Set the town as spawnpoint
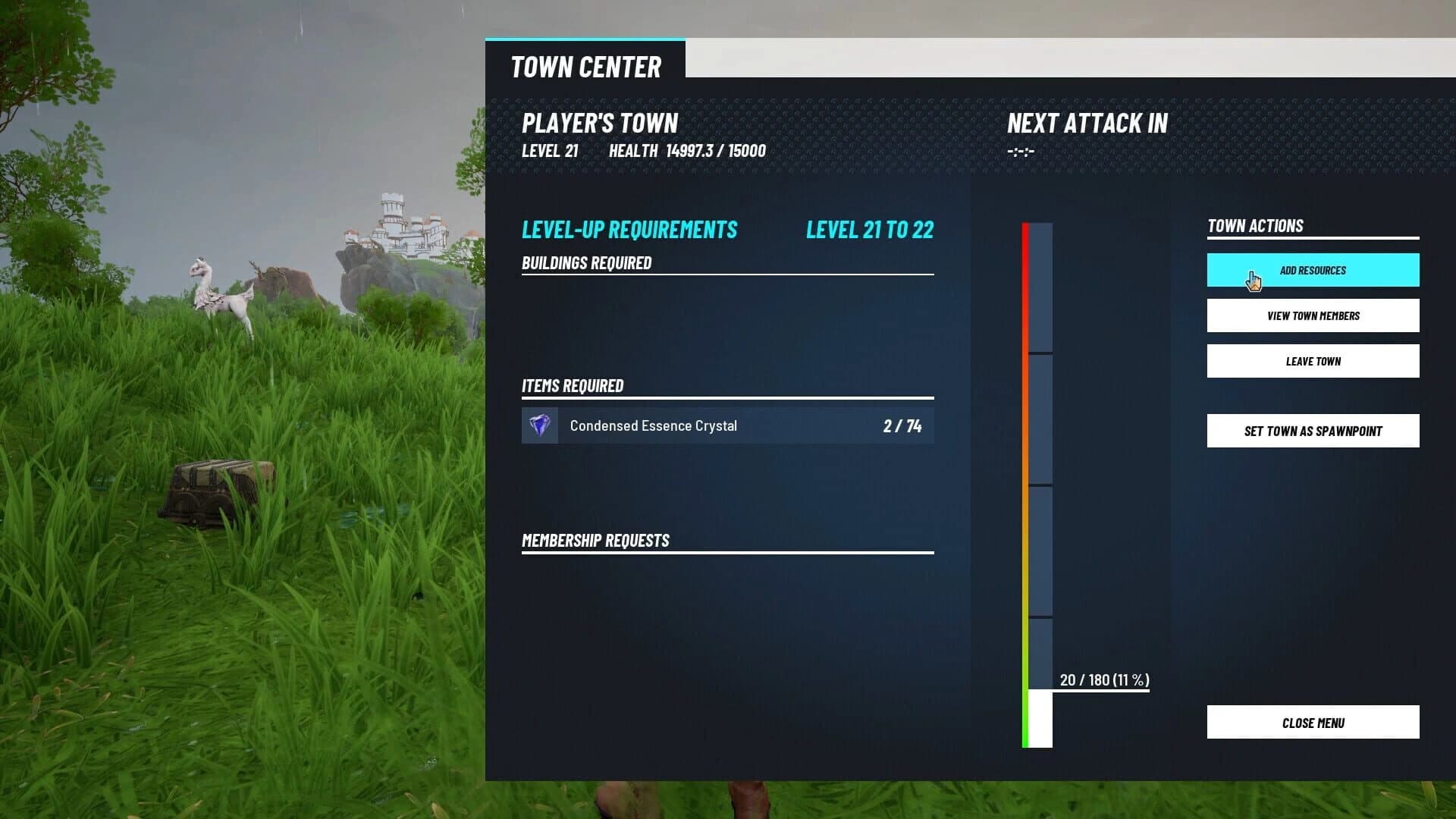This screenshot has height=819, width=1456. point(1313,431)
